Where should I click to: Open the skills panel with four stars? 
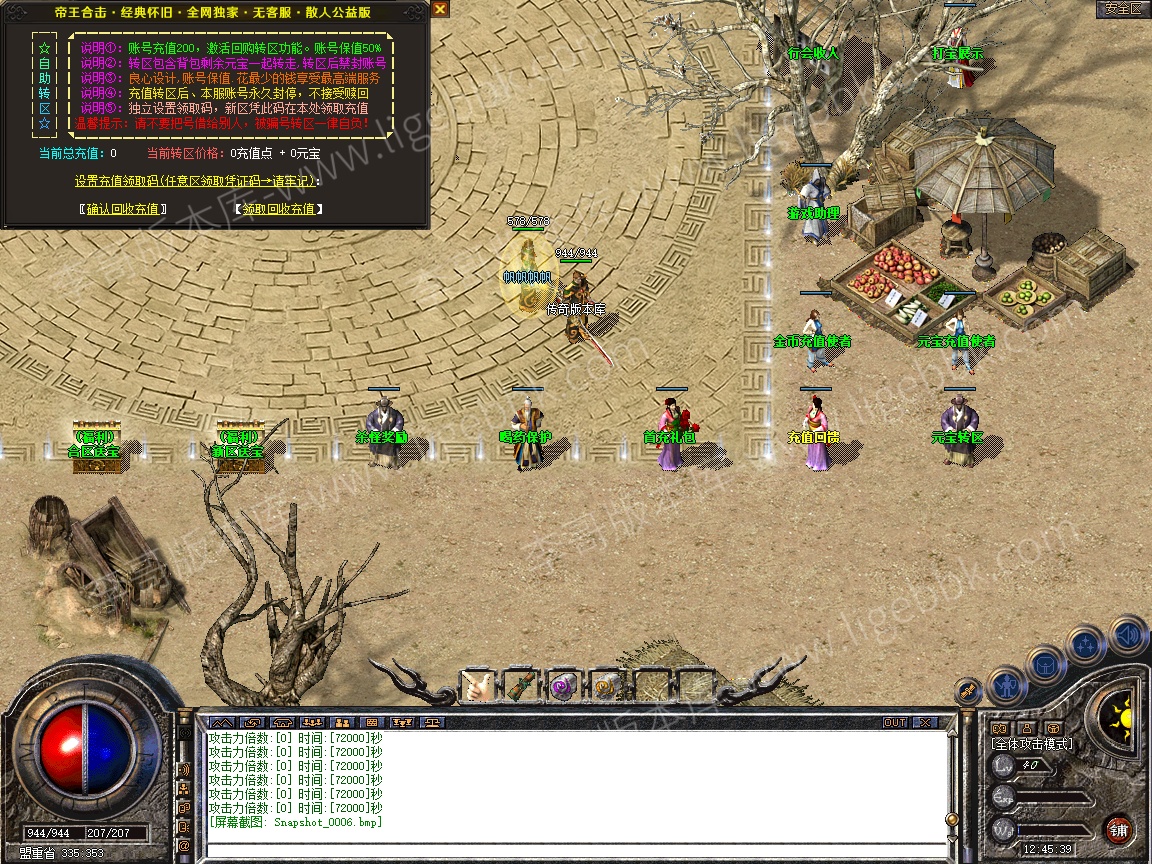(1086, 645)
